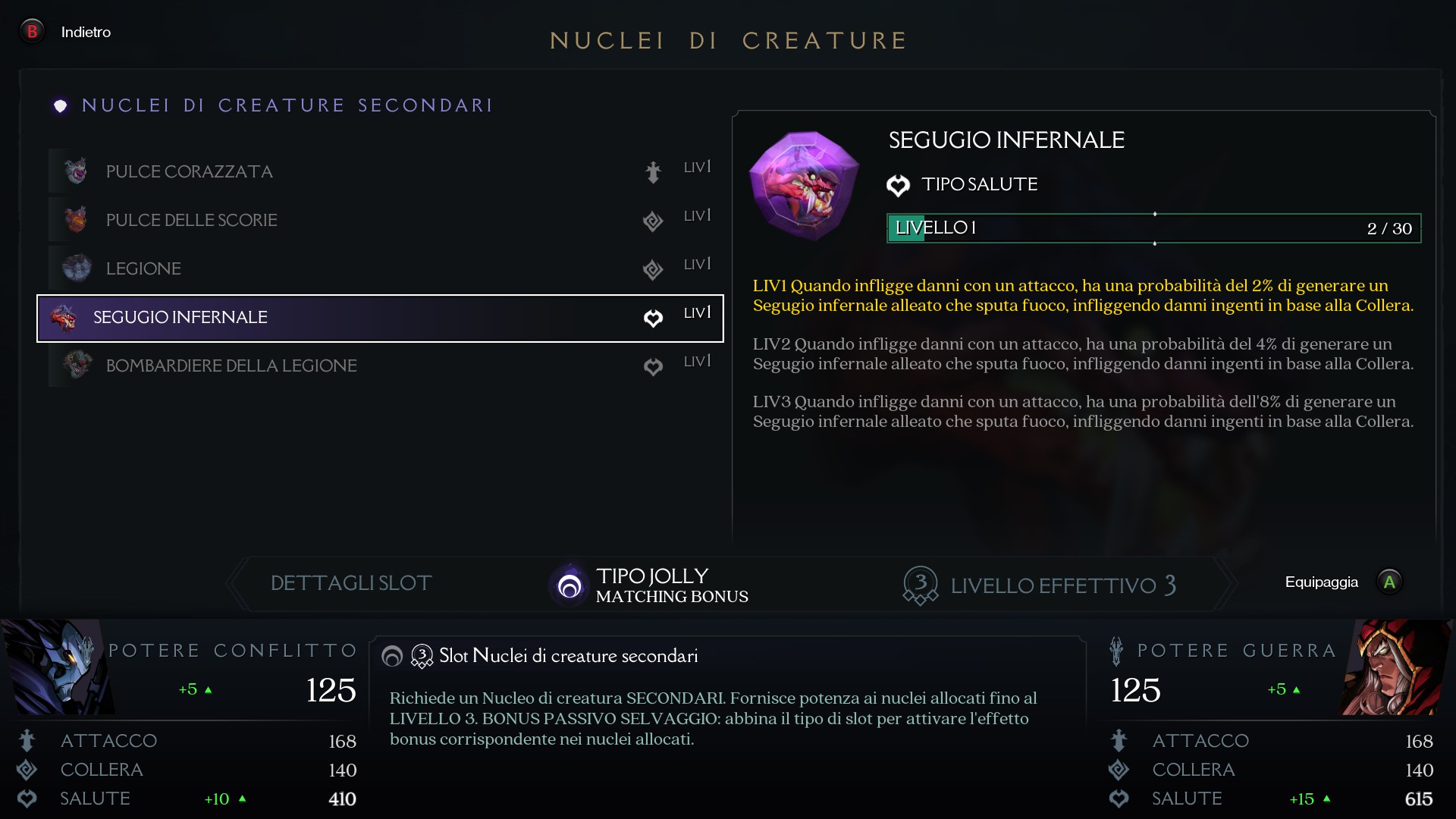Screen dimensions: 1456x819
Task: Click the sword icon next to Pulce Corazzata
Action: tap(654, 173)
